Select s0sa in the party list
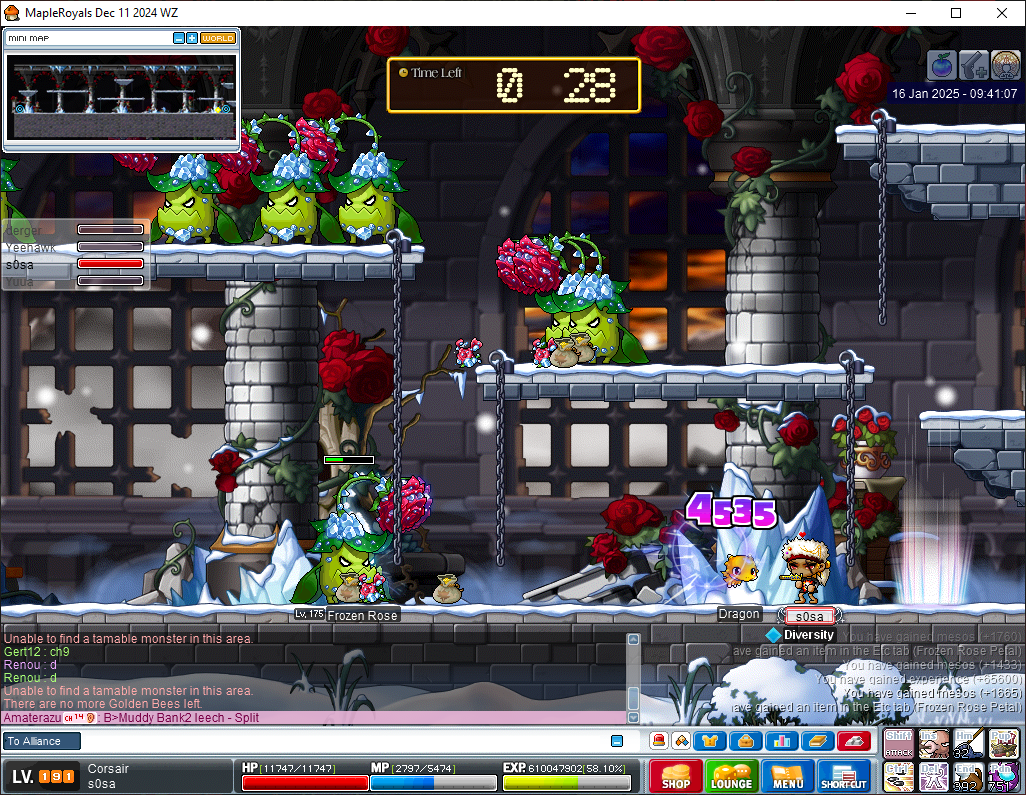This screenshot has height=795, width=1026. [x=75, y=264]
